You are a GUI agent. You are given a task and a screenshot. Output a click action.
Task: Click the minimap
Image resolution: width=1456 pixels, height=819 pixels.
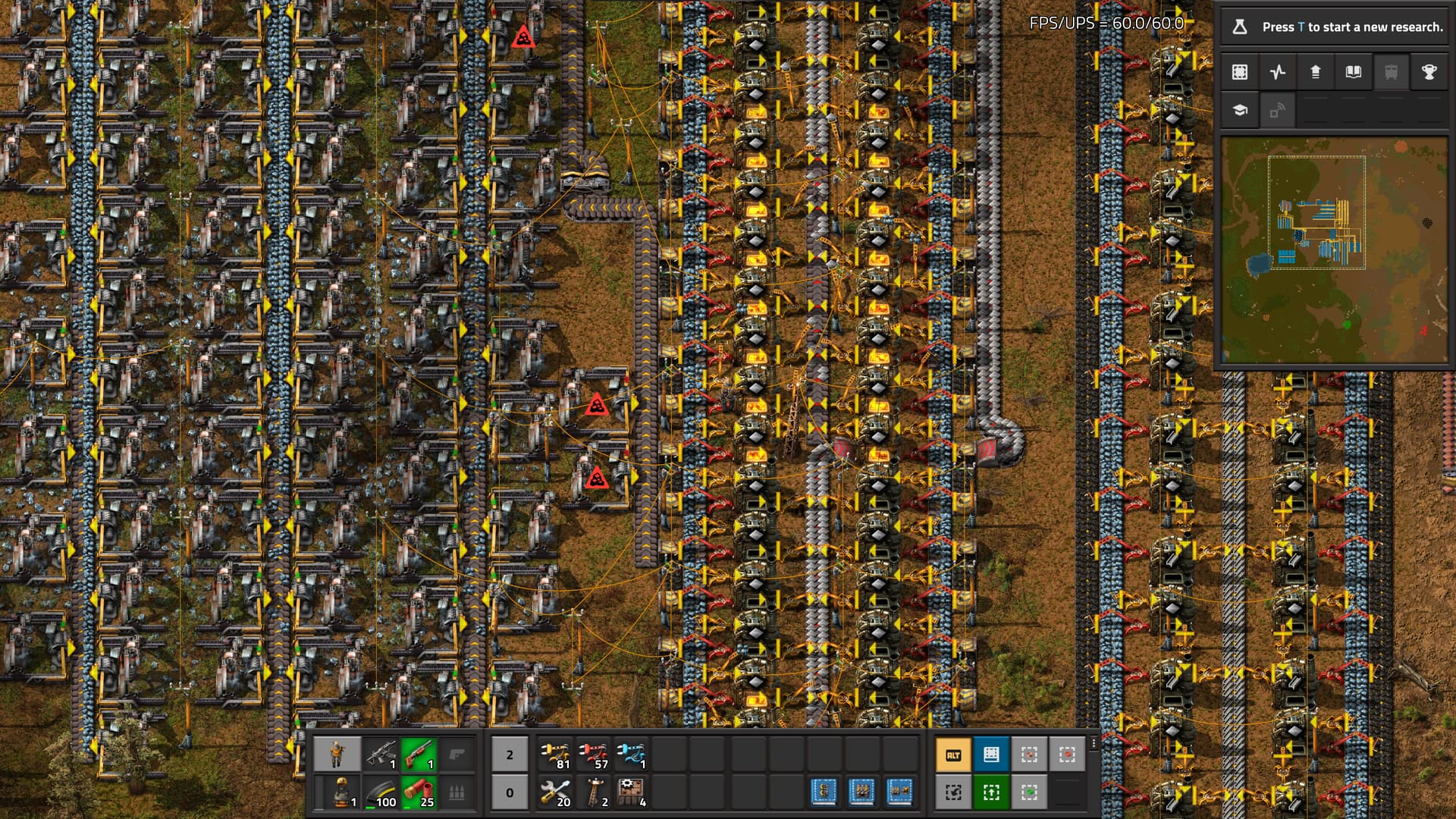(x=1334, y=250)
